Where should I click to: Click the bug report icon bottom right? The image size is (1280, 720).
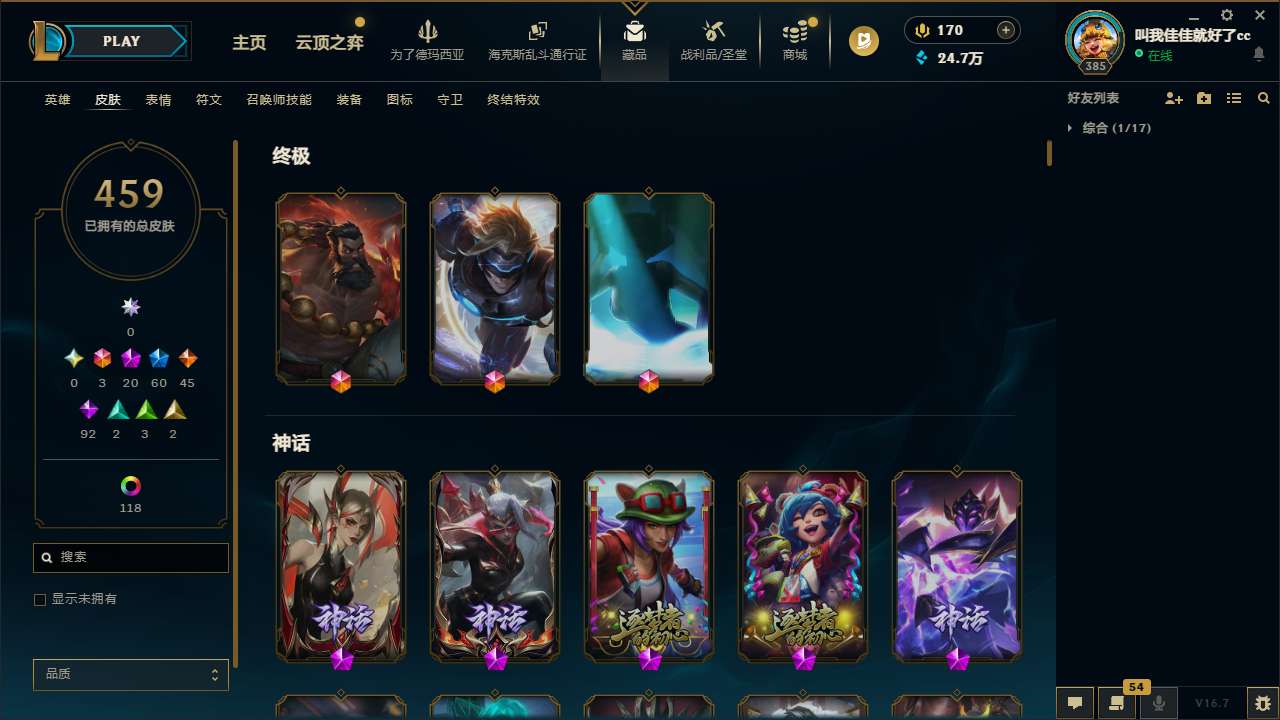(1259, 702)
